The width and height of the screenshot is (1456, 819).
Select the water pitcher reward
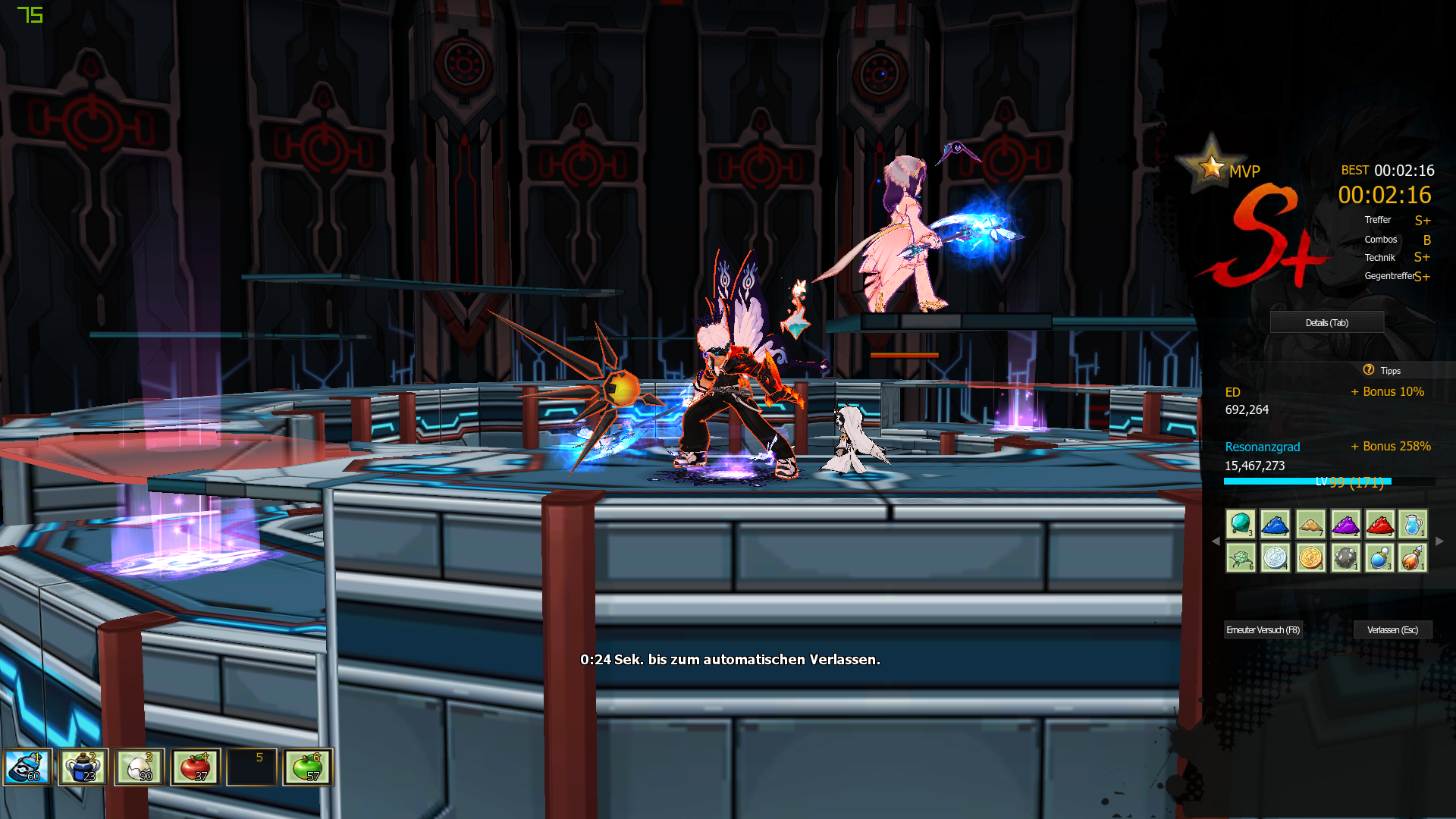[x=1413, y=524]
